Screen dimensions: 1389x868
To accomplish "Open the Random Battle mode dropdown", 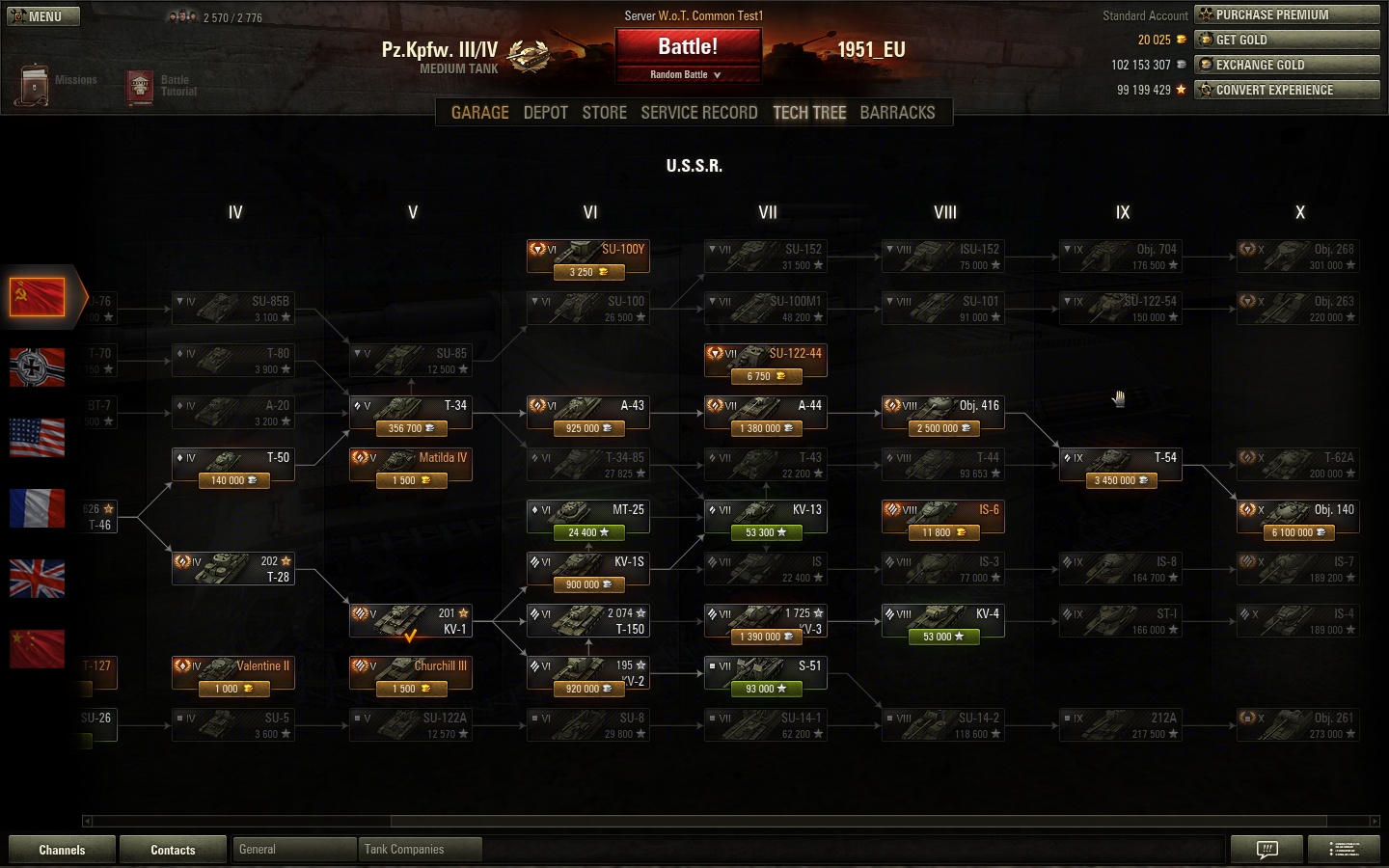I will (x=686, y=74).
